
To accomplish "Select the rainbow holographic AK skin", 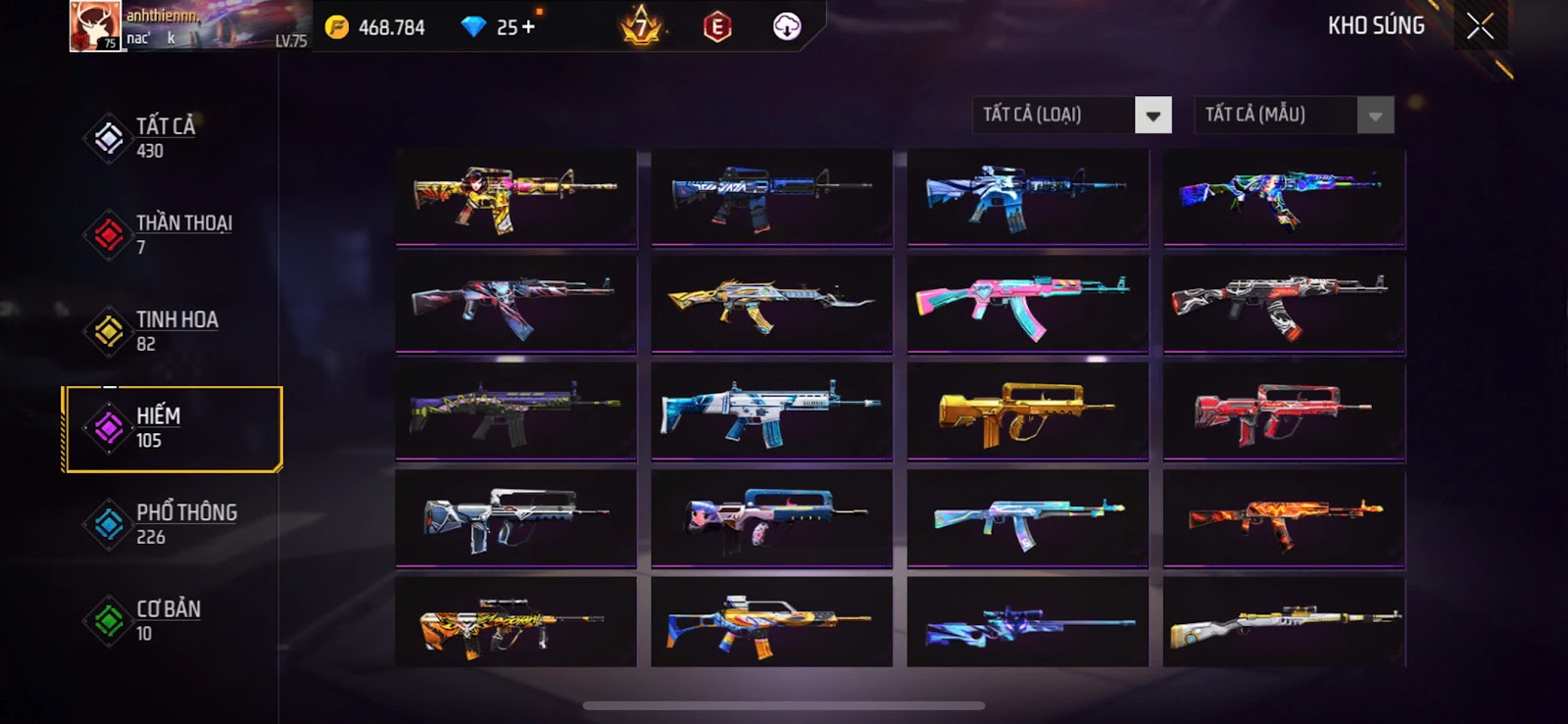I will [x=1284, y=197].
